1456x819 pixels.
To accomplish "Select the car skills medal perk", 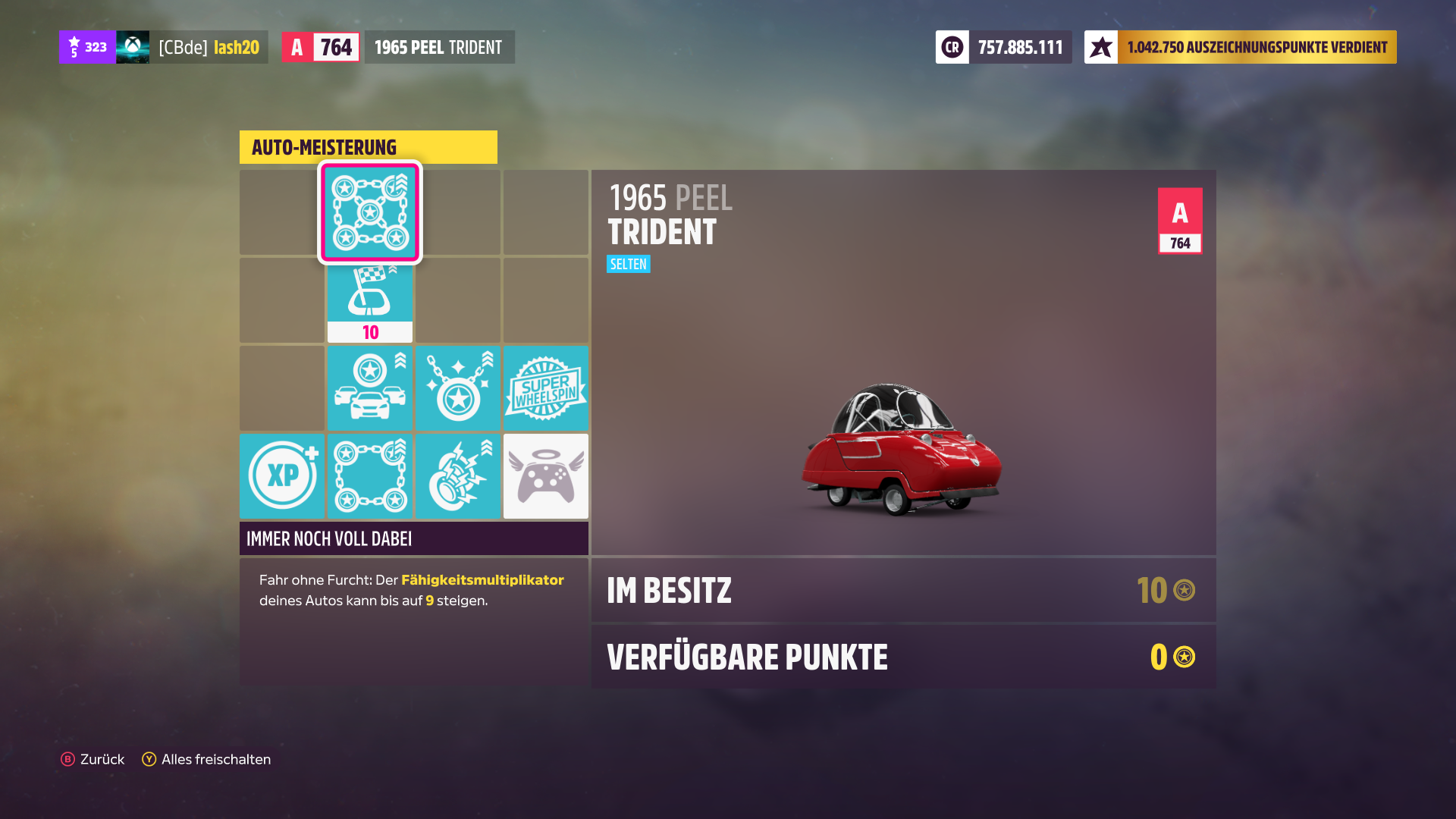I will [x=369, y=388].
